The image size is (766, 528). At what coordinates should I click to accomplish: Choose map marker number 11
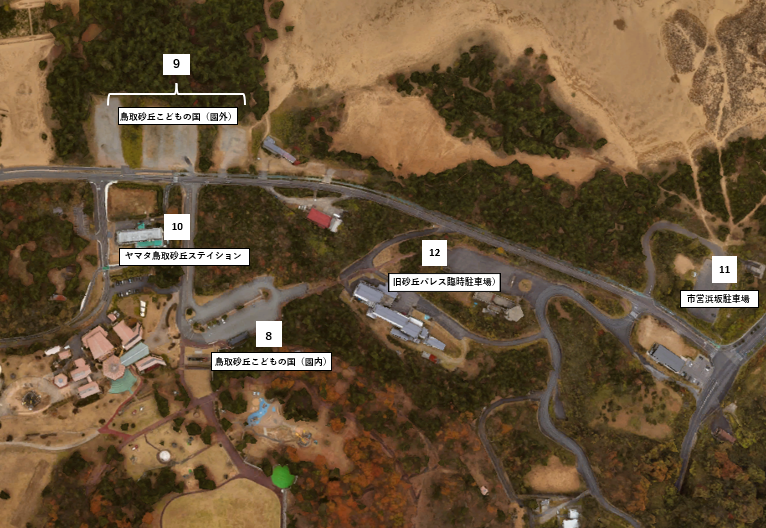[x=724, y=270]
